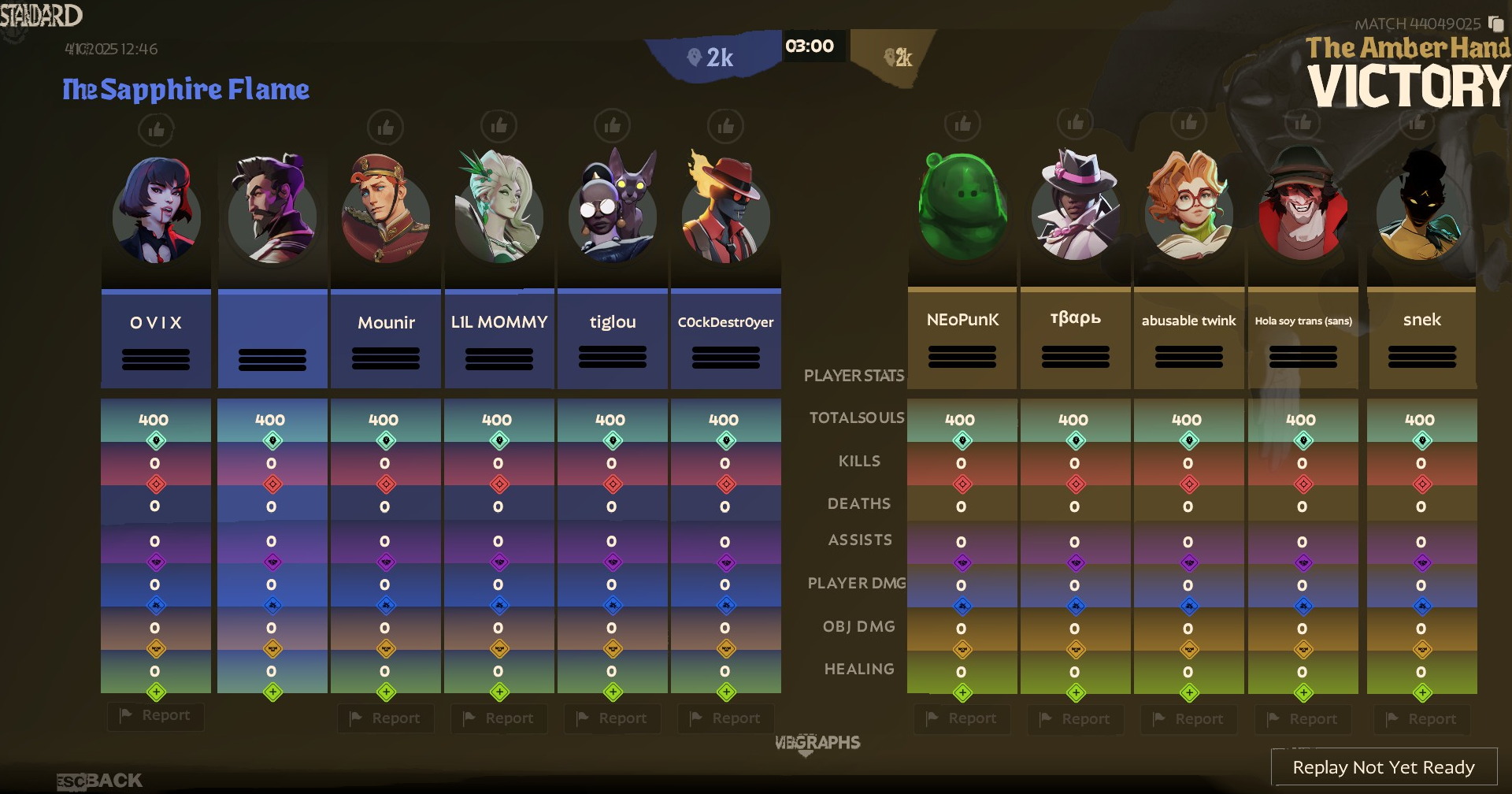1512x794 pixels.
Task: Click The Amber Hand souls icon beside 2k
Action: (891, 56)
